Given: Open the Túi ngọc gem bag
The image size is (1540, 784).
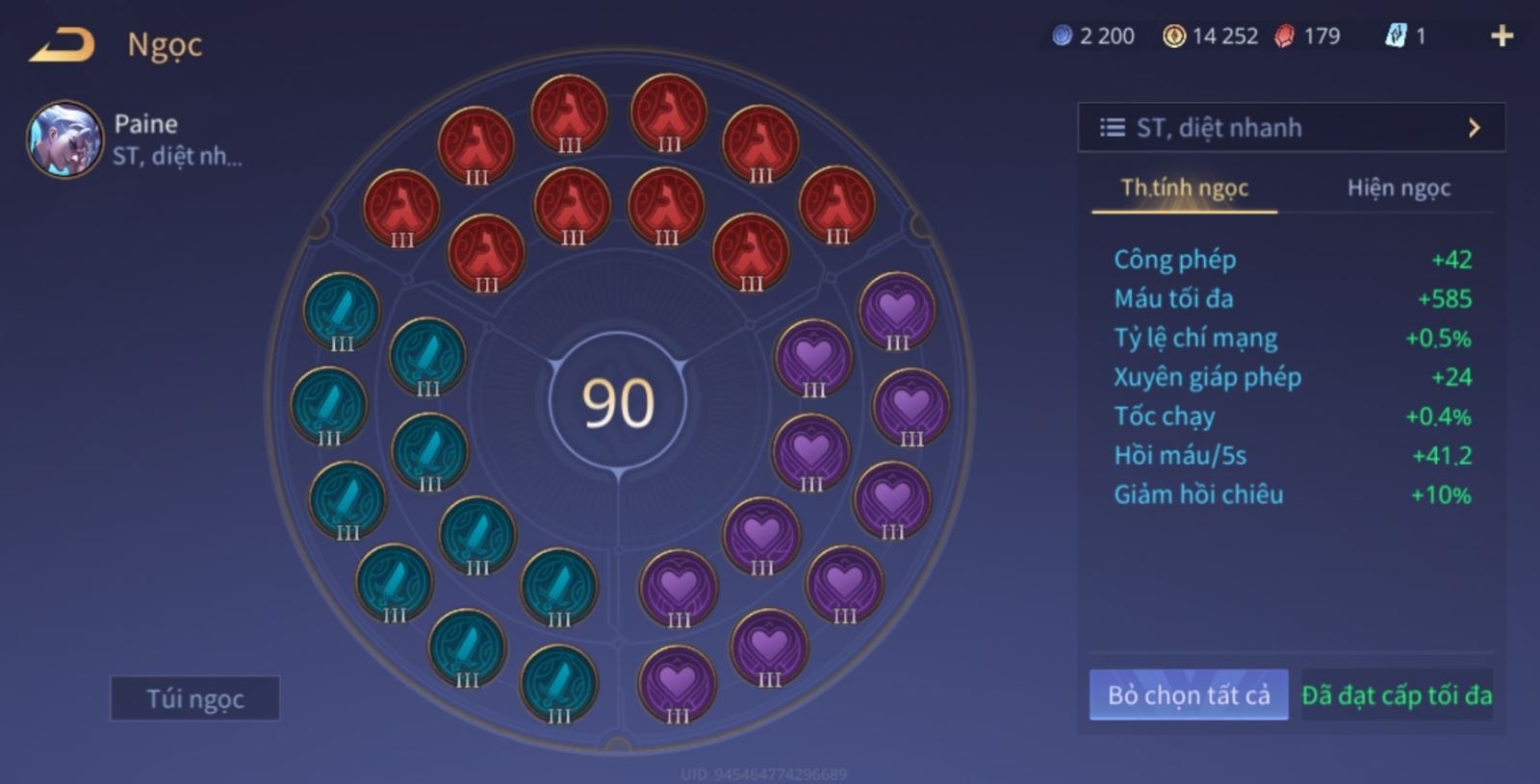Looking at the screenshot, I should click(x=195, y=698).
